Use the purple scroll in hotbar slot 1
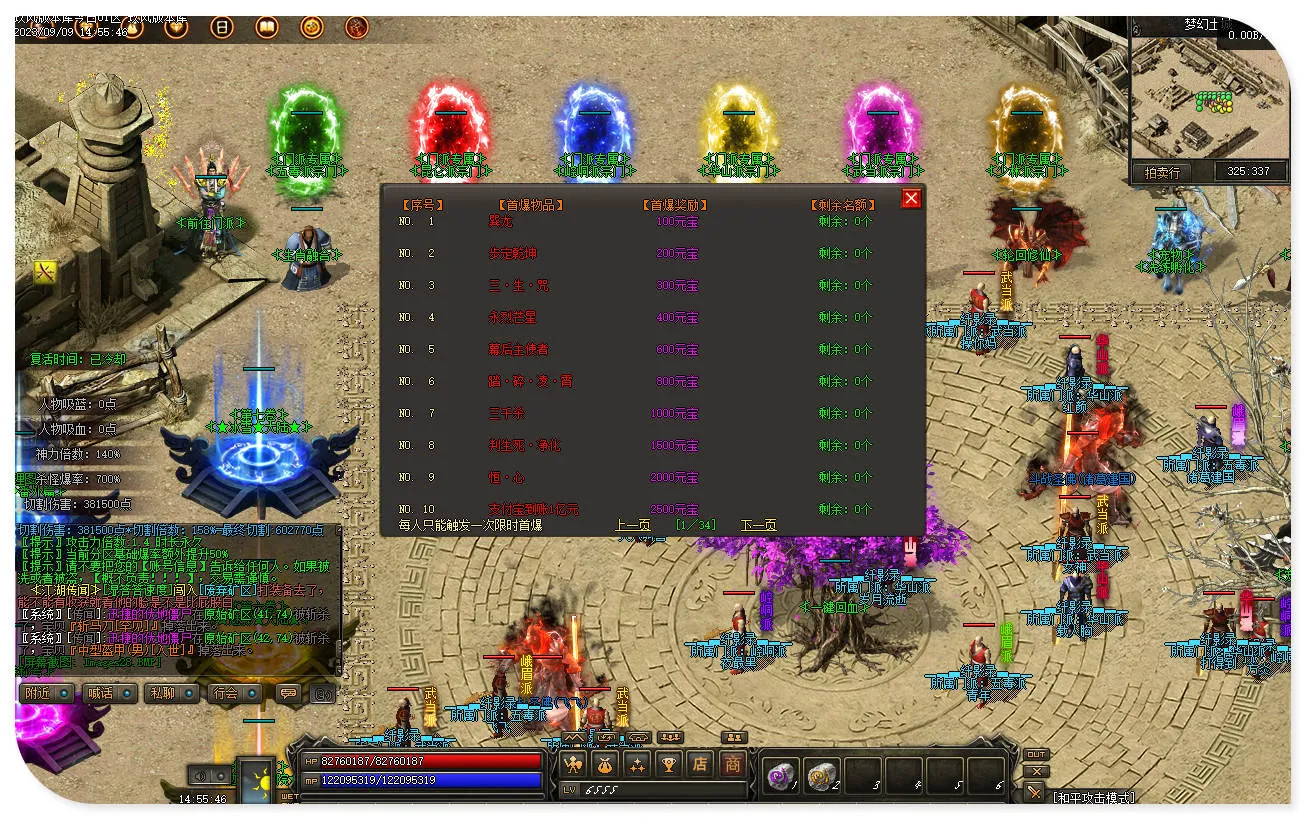 click(x=780, y=775)
